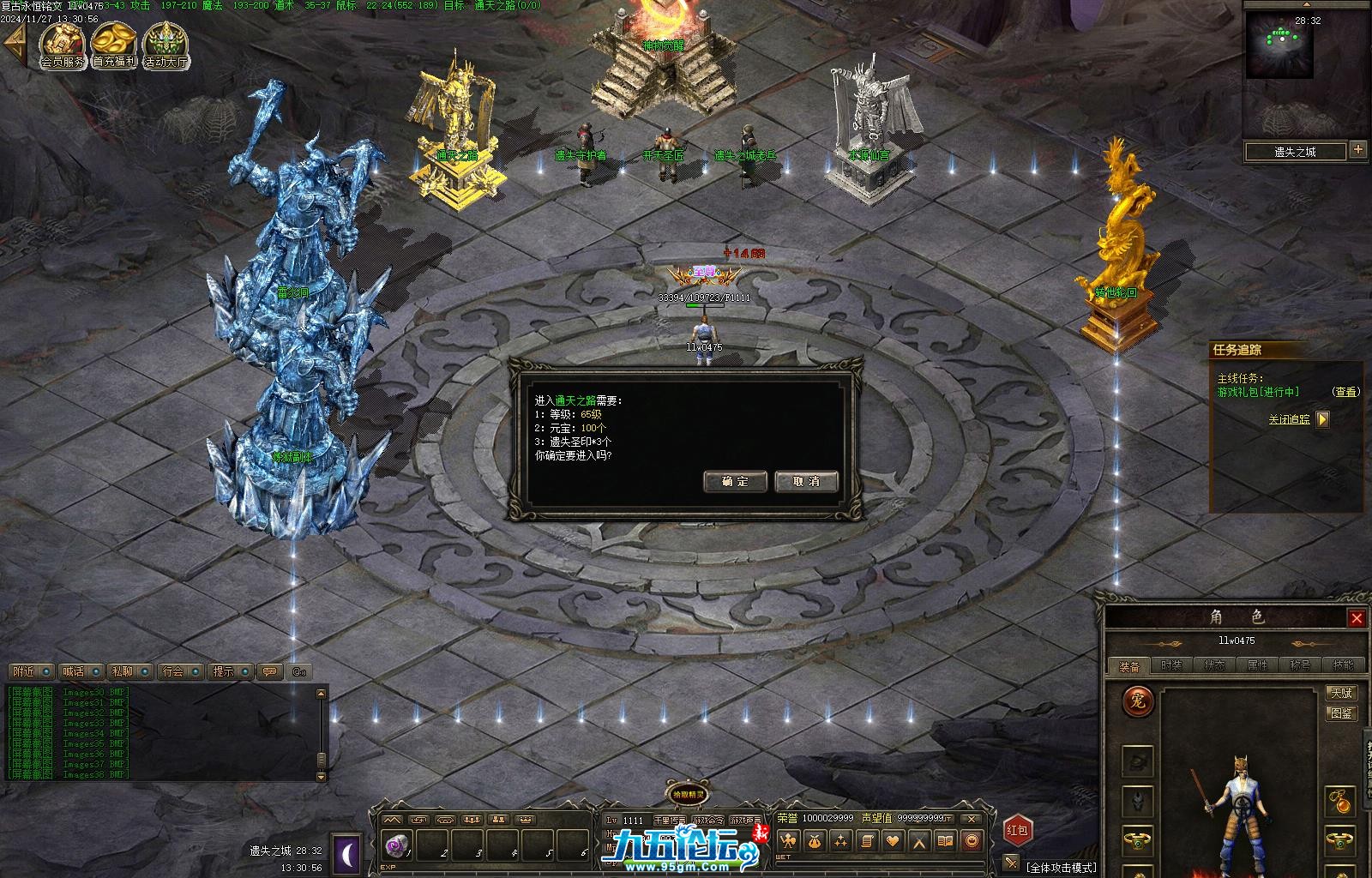Open the 红包 red envelope button
This screenshot has height=878, width=1372.
(1018, 830)
